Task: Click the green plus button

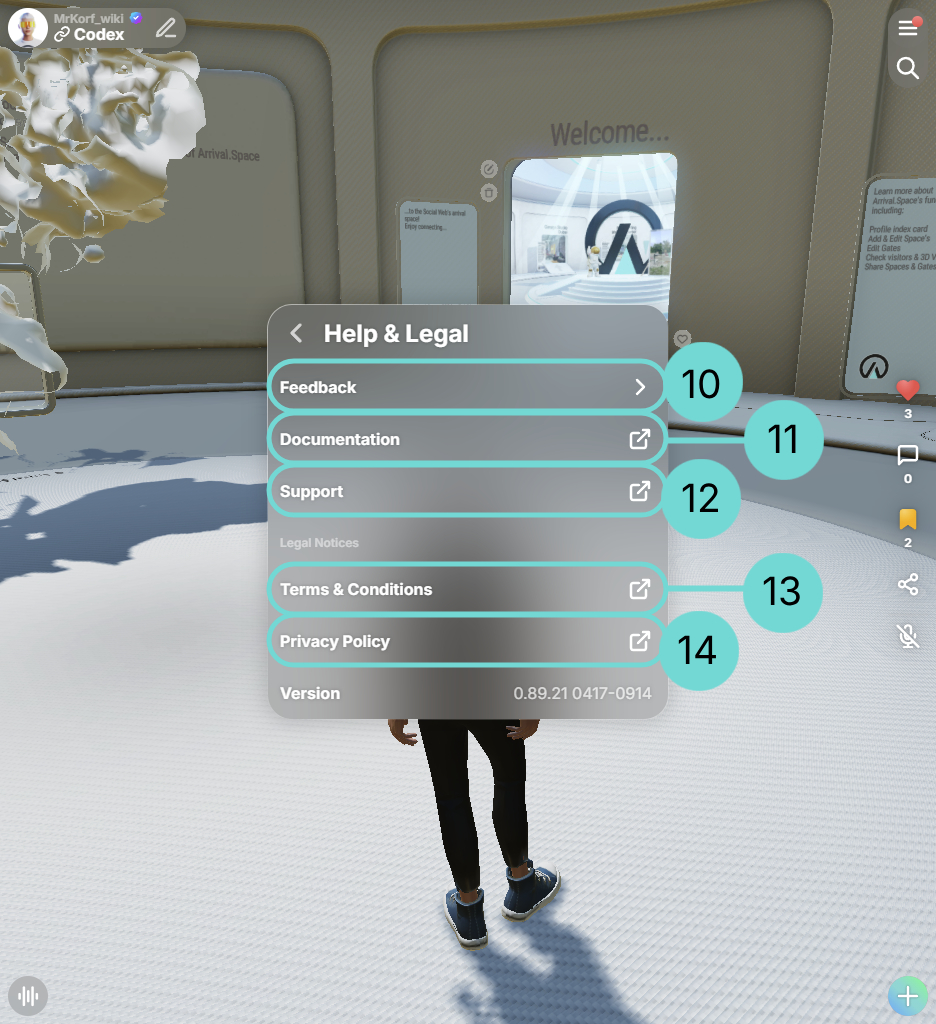Action: tap(908, 996)
